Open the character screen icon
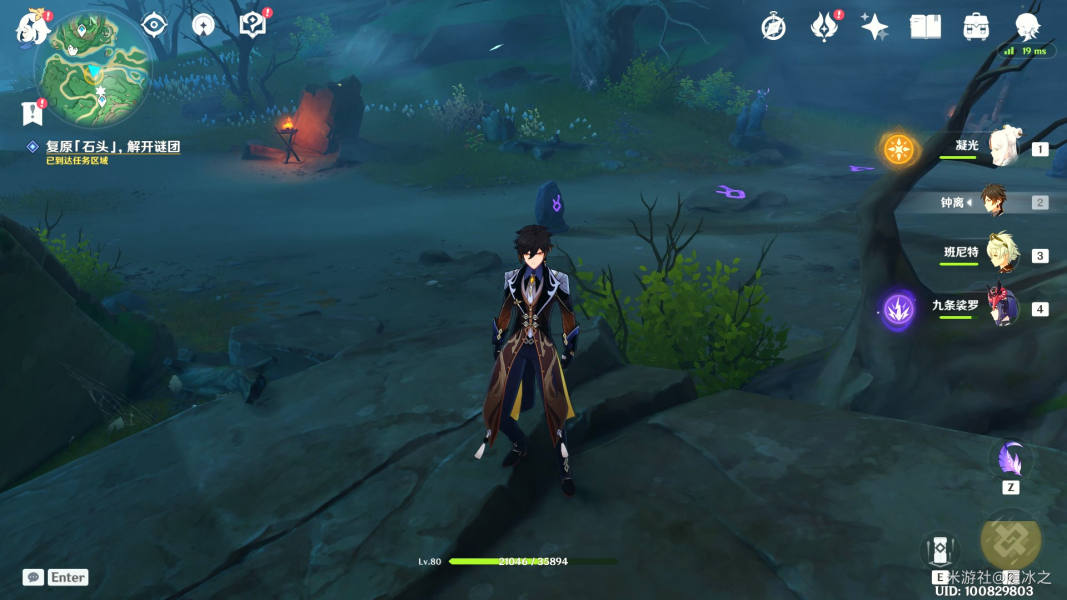Screen dimensions: 1067x600 pyautogui.click(x=1027, y=27)
